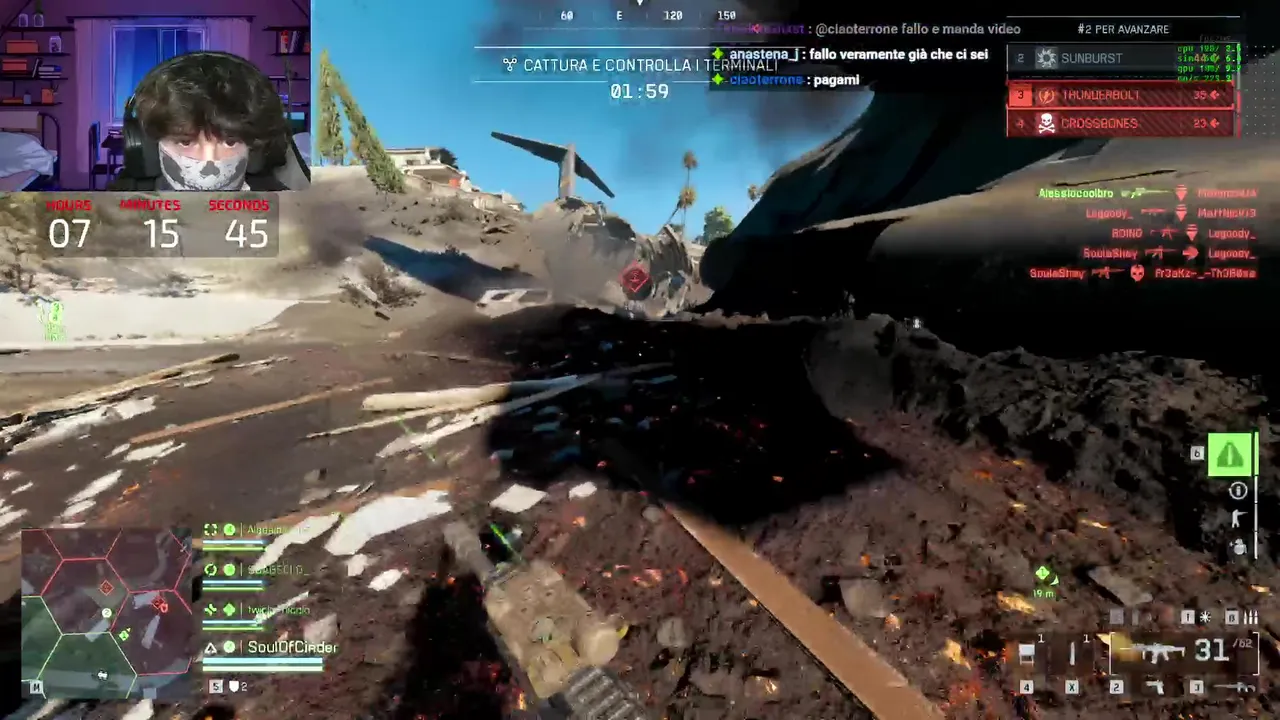Click the capture terminals objective banner
The width and height of the screenshot is (1280, 720).
(x=640, y=65)
